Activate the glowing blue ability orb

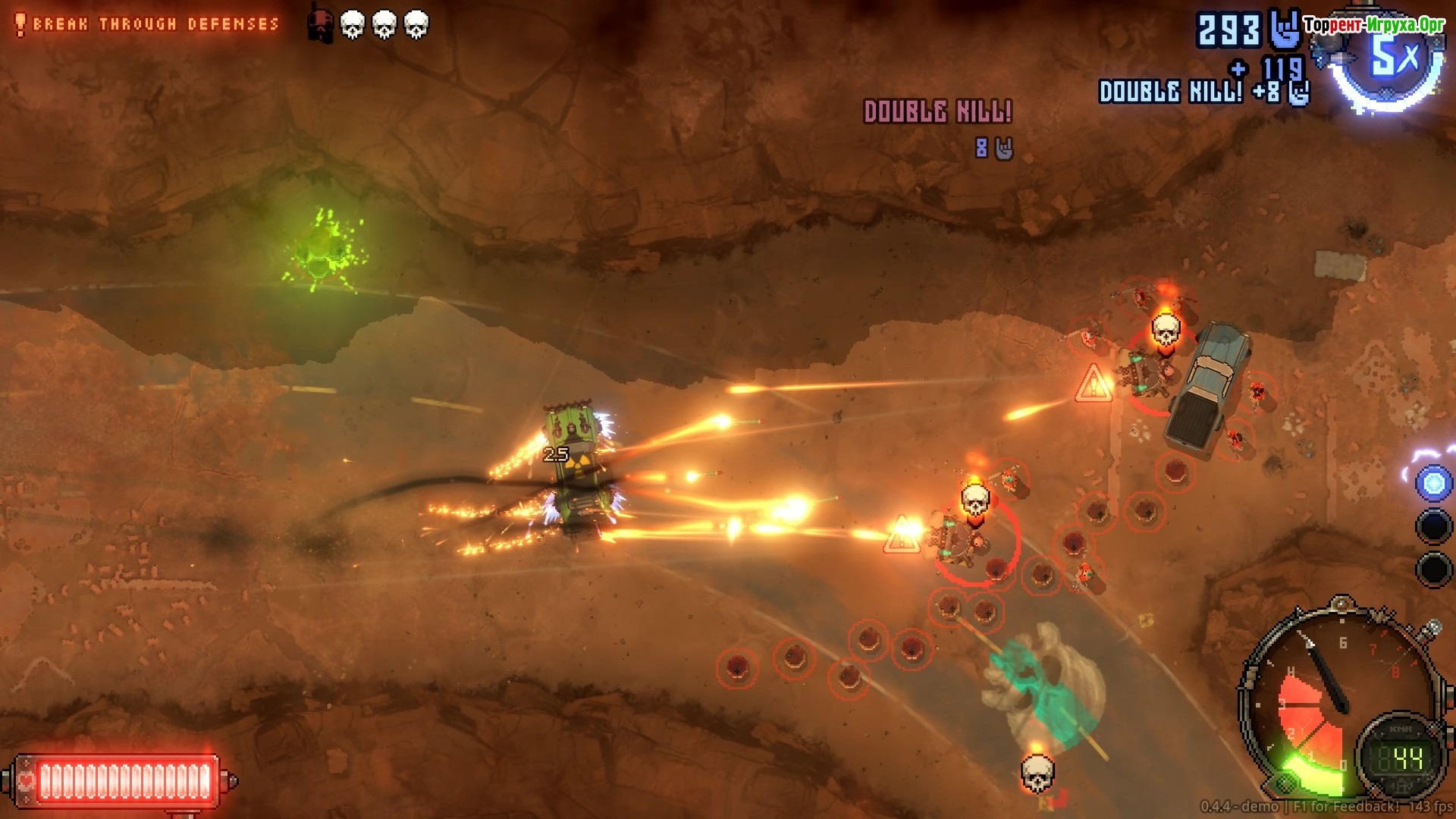tap(1433, 484)
